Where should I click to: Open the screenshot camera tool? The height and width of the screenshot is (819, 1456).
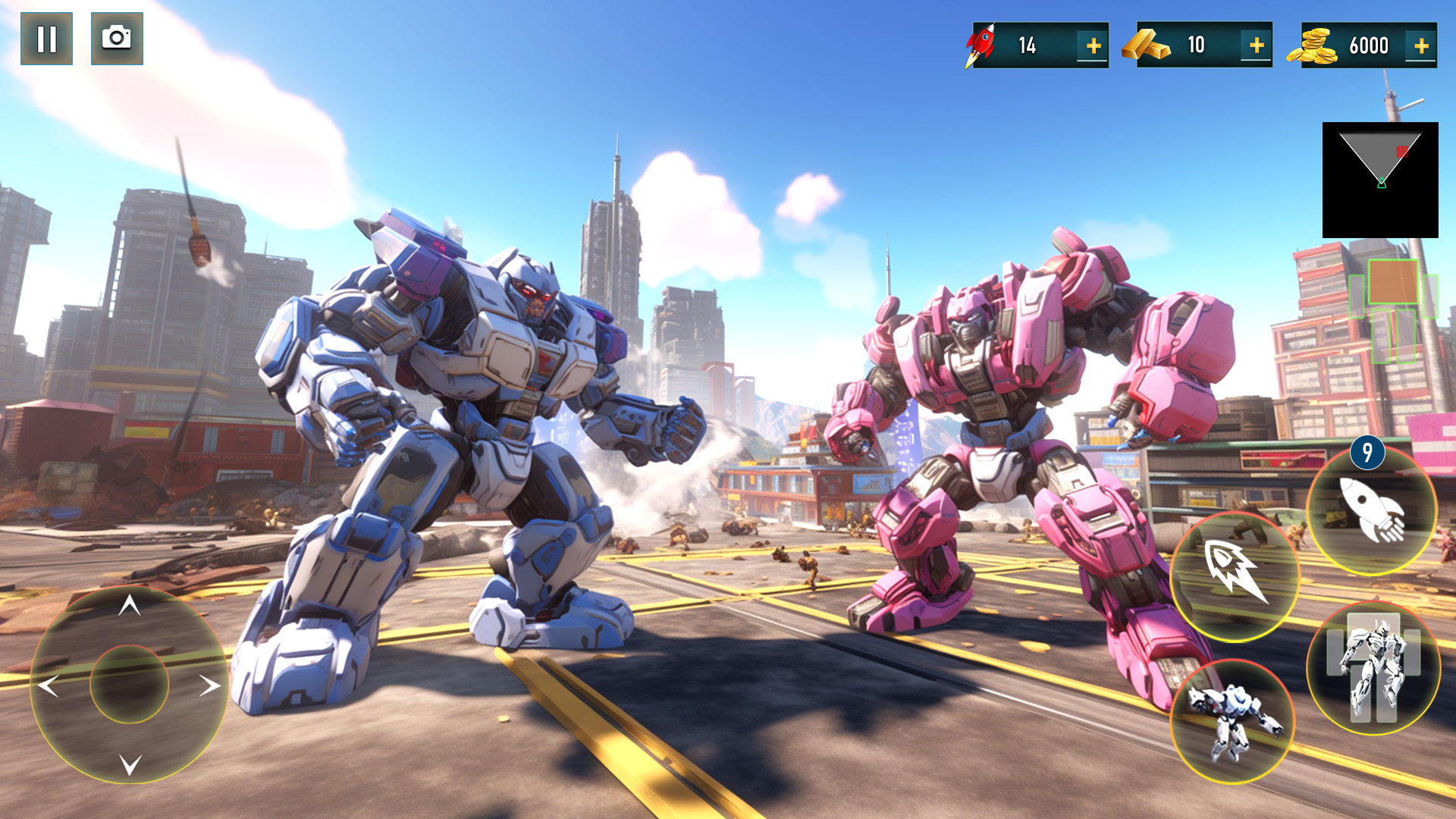pos(115,39)
